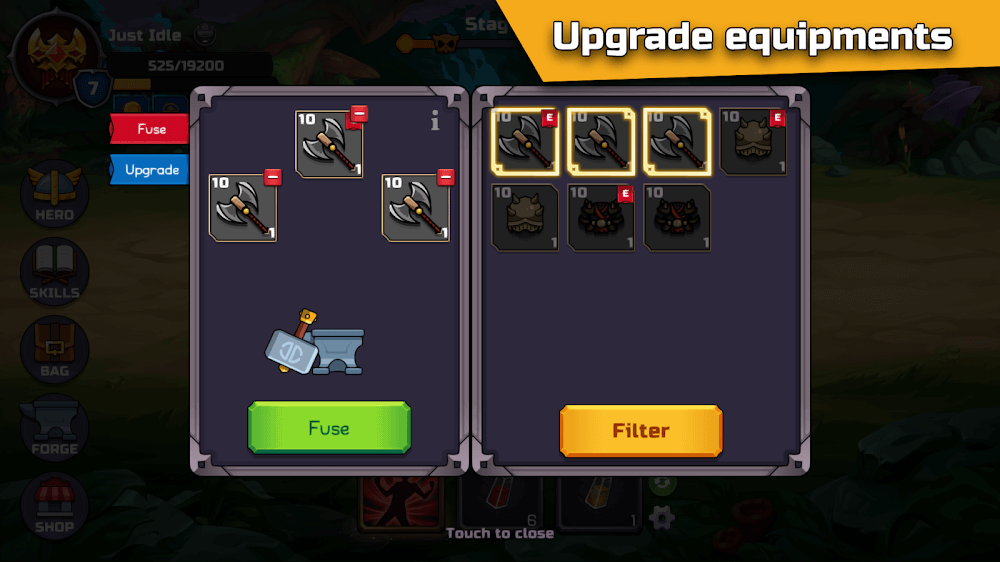This screenshot has width=1000, height=562.
Task: Choose the unequipped red chest armor
Action: tap(677, 217)
